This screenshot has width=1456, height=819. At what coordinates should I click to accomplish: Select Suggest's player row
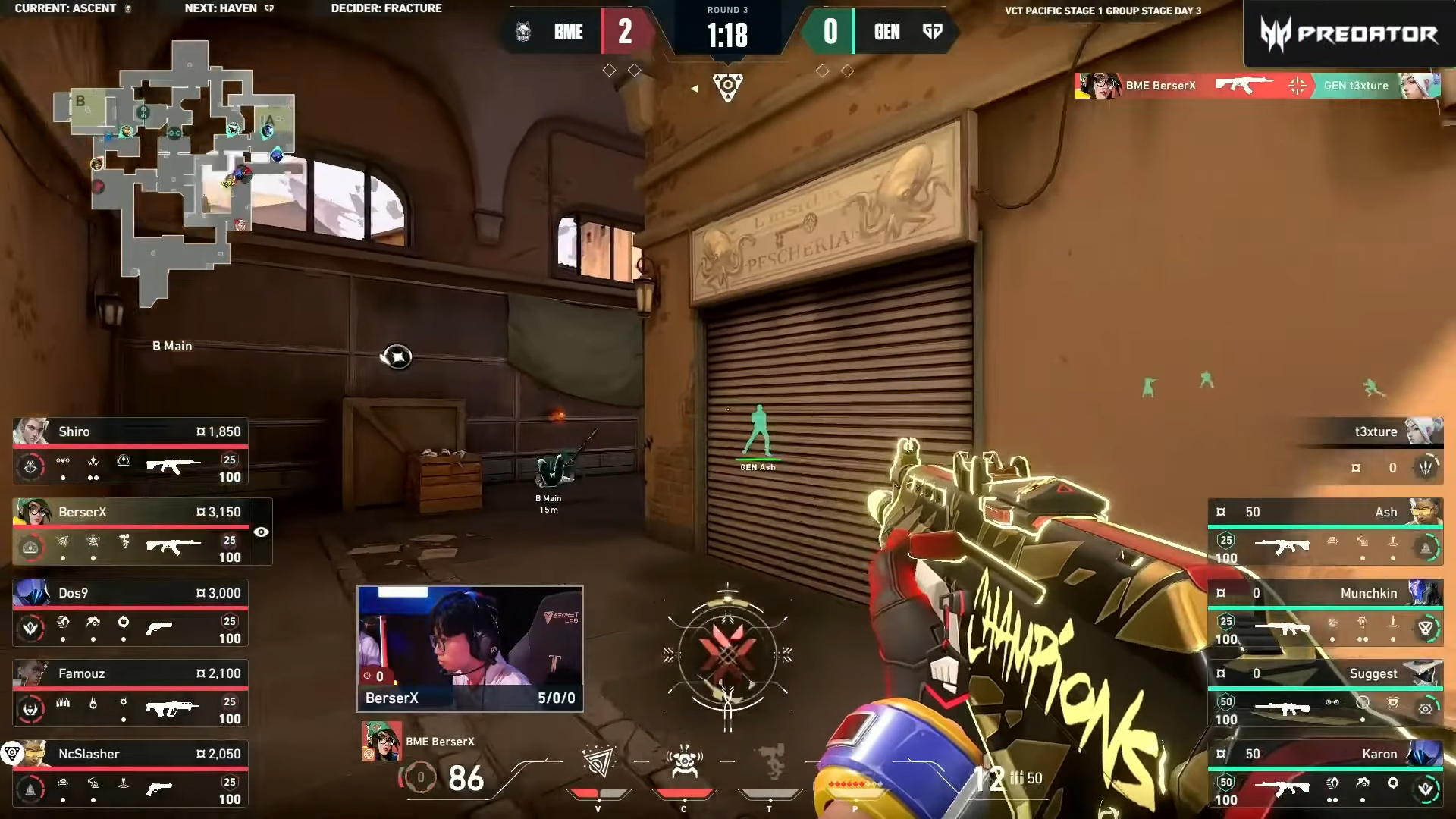click(x=1325, y=693)
